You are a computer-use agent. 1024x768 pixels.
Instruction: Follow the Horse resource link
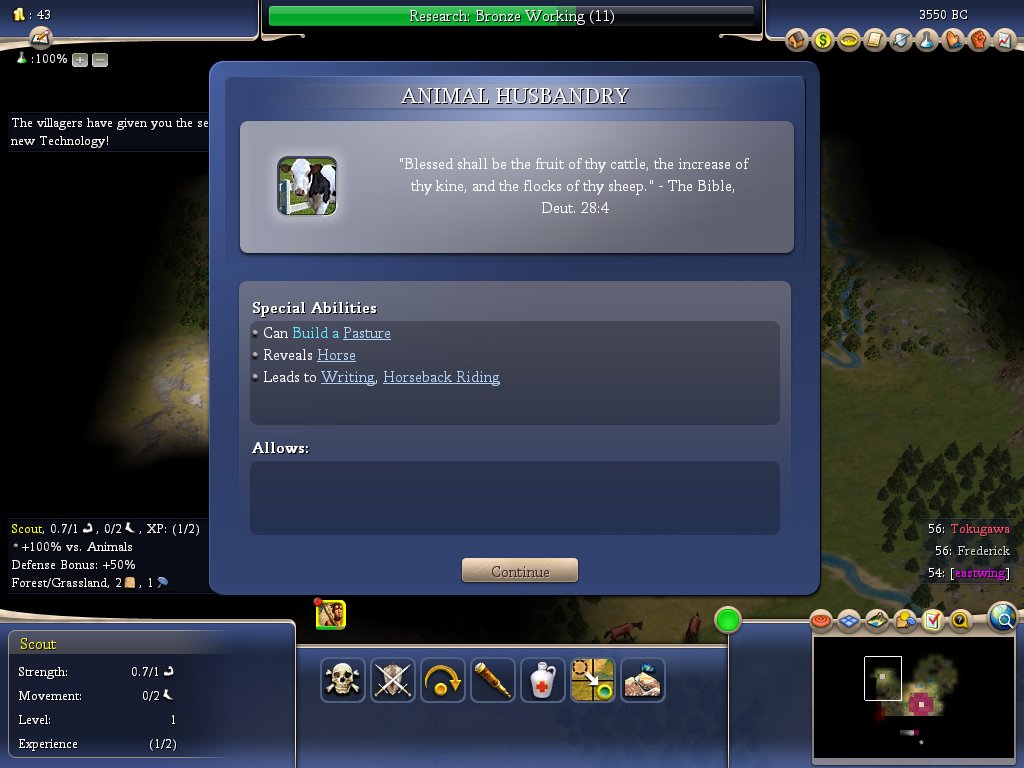click(x=336, y=355)
